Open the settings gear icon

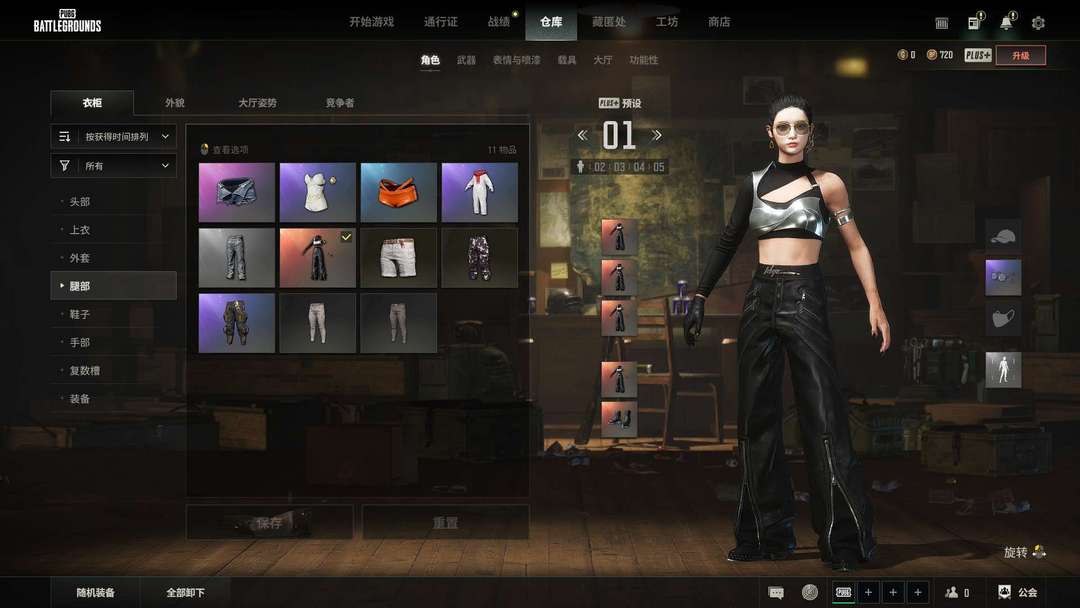pos(1038,22)
